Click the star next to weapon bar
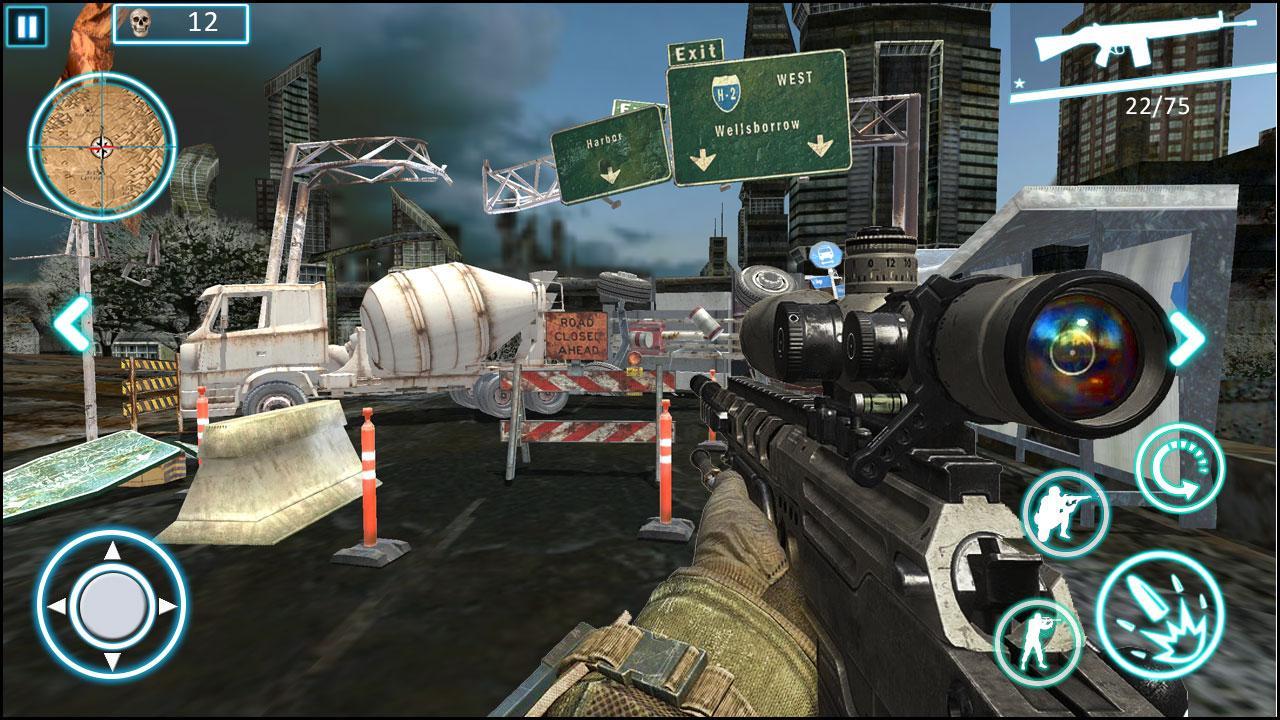1280x720 pixels. click(x=1018, y=83)
